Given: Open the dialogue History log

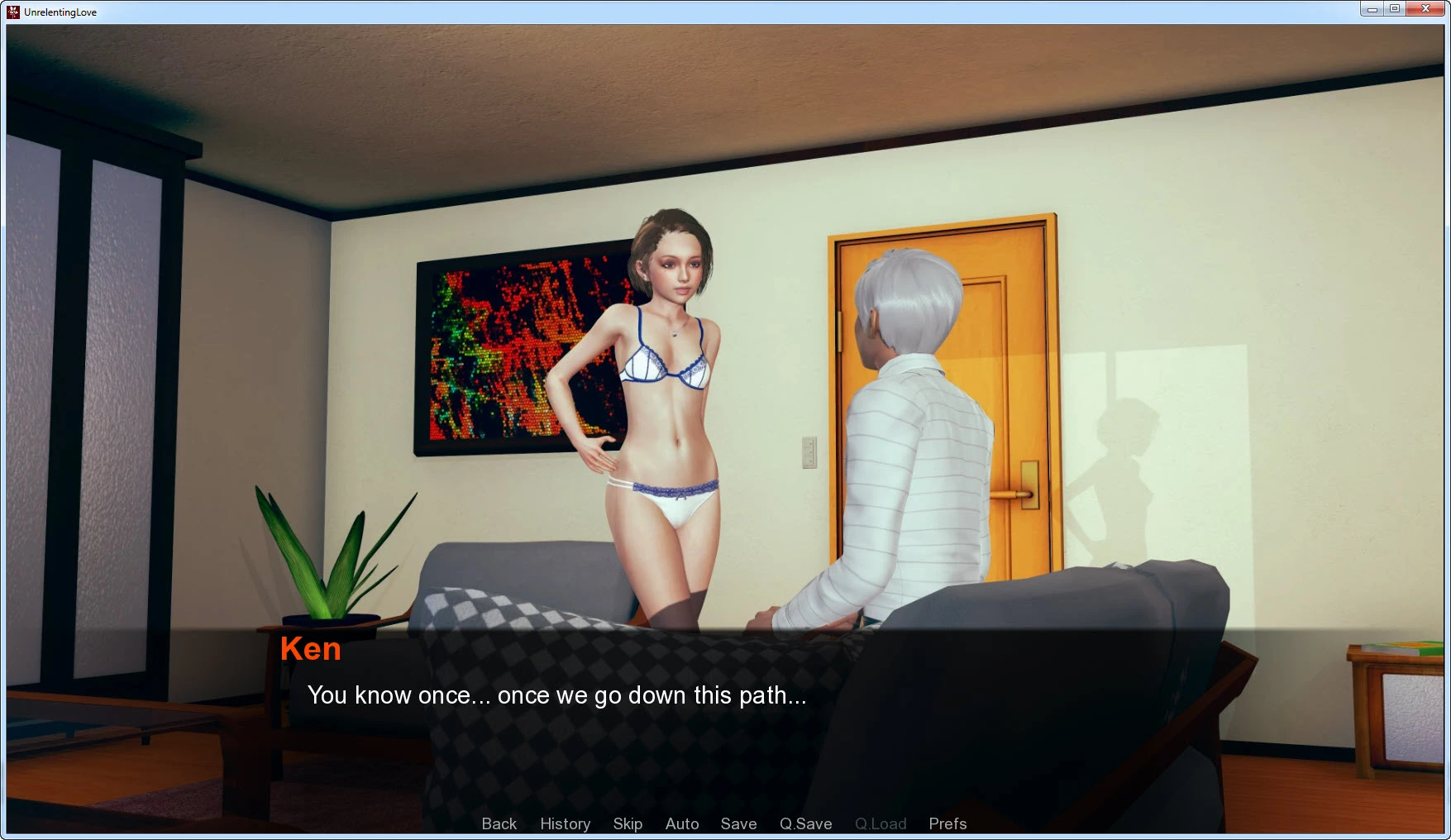Looking at the screenshot, I should click(x=565, y=823).
